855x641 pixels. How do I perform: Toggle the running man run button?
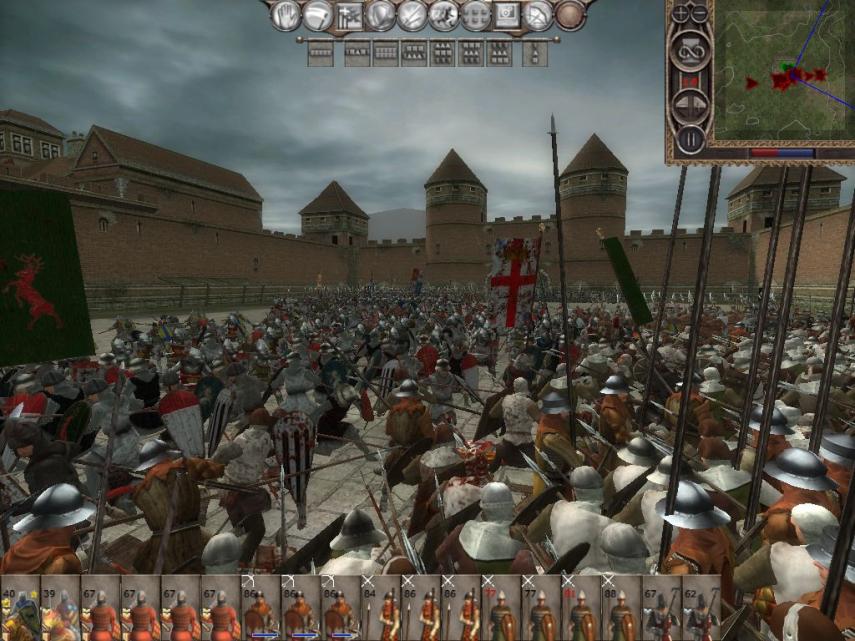(442, 15)
